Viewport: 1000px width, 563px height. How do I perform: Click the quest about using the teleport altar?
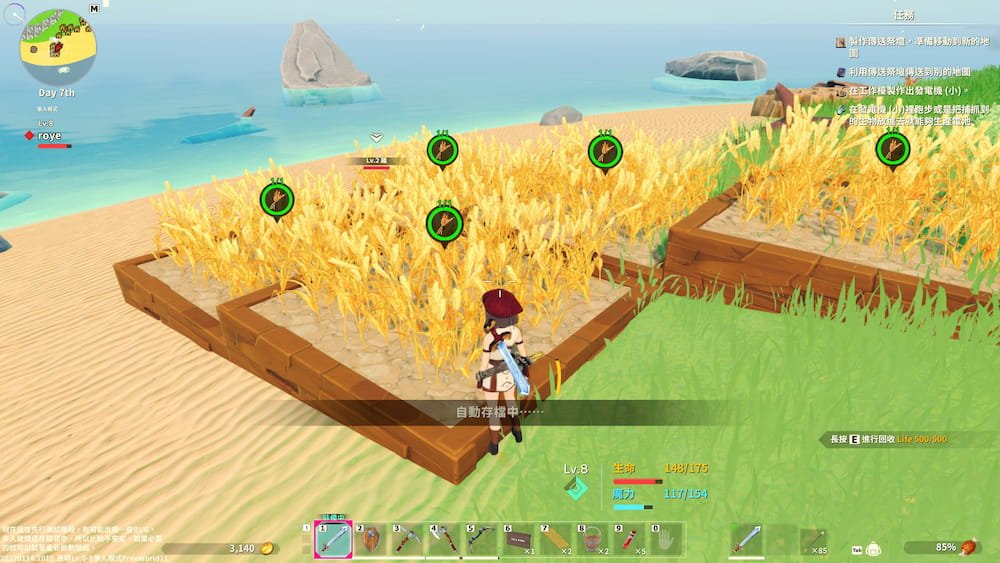(910, 73)
